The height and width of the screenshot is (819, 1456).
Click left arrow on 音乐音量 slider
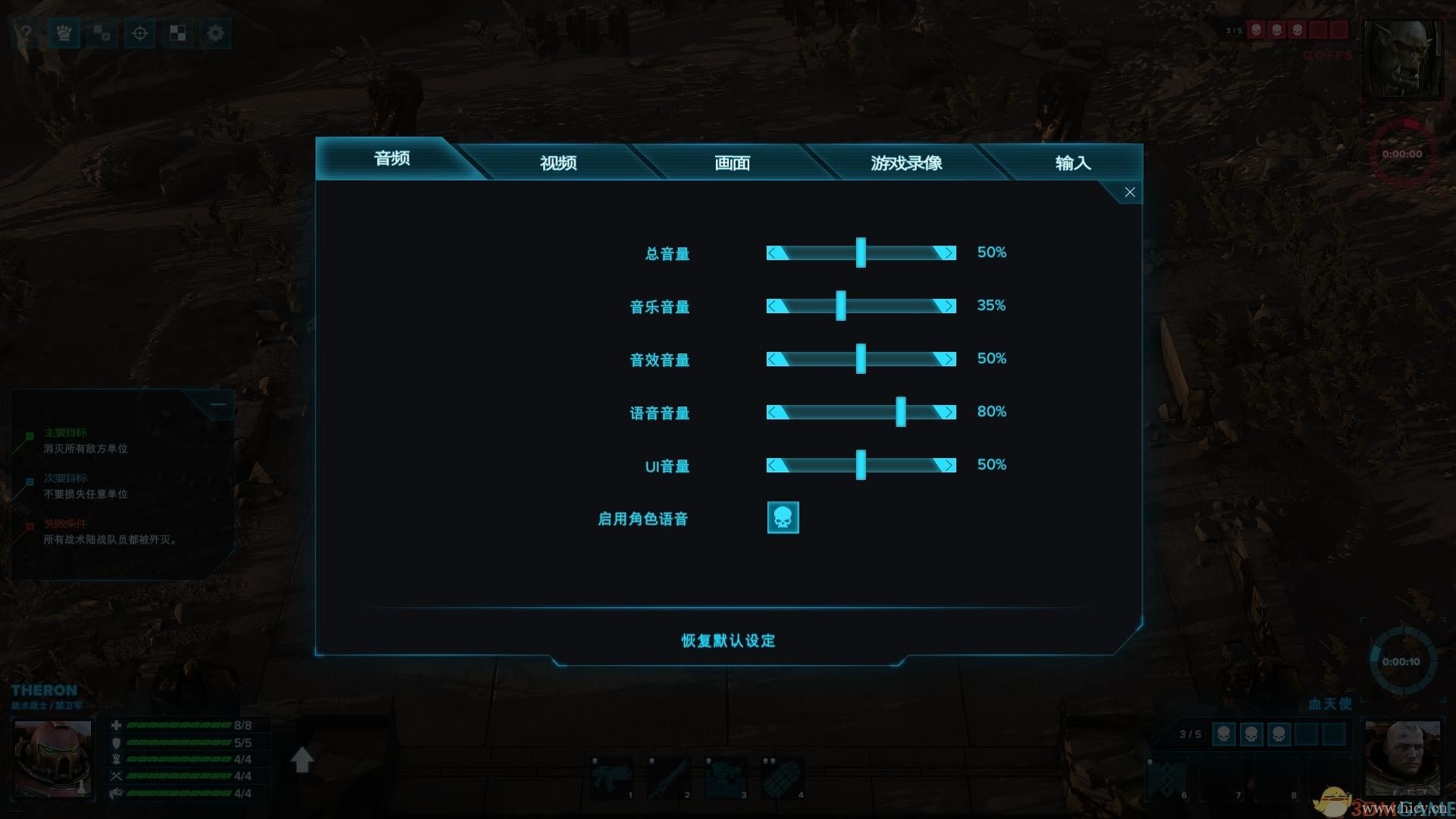tap(773, 306)
